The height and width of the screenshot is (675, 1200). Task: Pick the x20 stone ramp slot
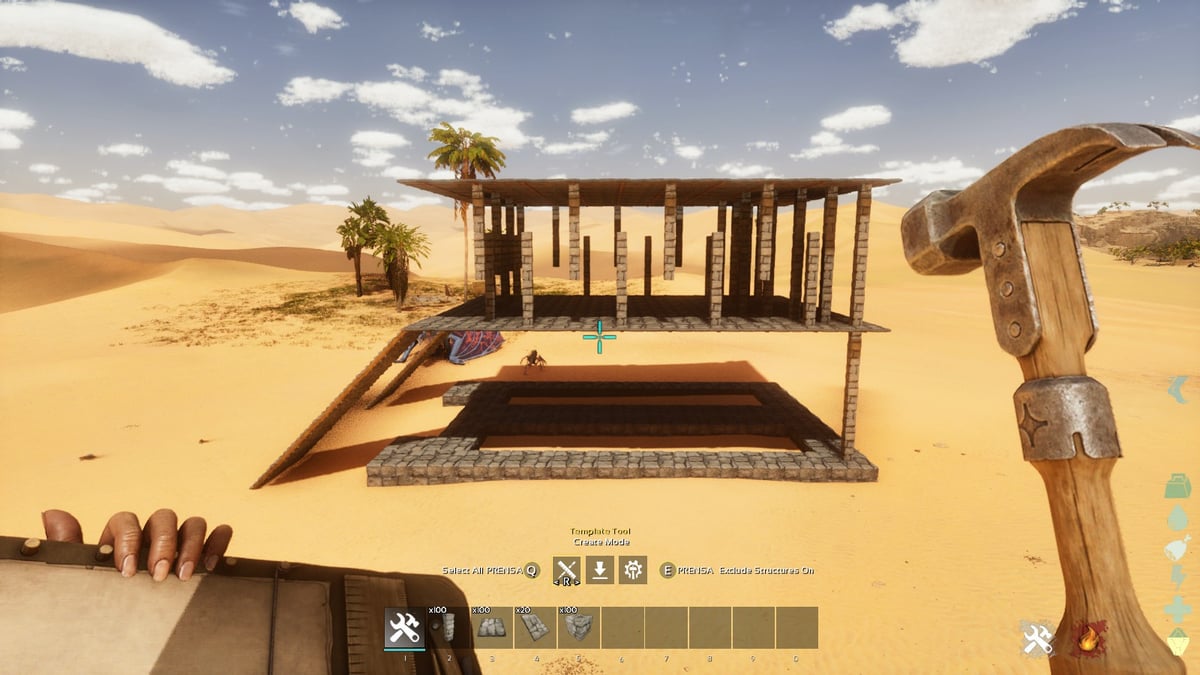535,628
